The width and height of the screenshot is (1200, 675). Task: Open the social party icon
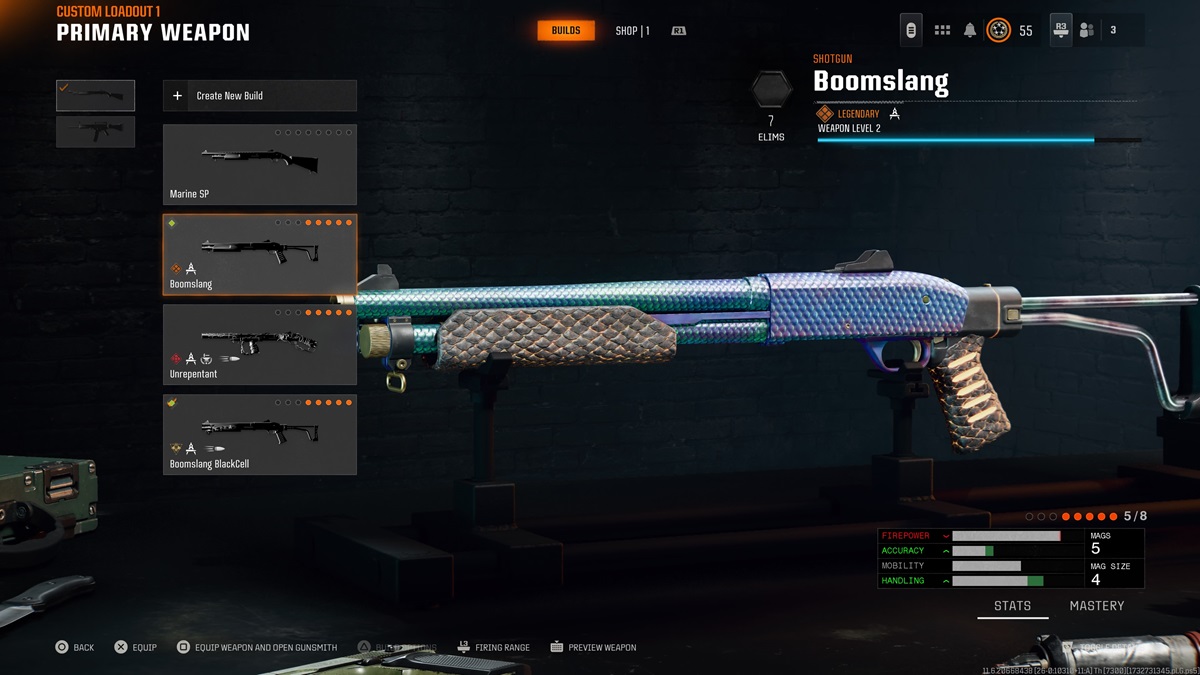[1087, 31]
